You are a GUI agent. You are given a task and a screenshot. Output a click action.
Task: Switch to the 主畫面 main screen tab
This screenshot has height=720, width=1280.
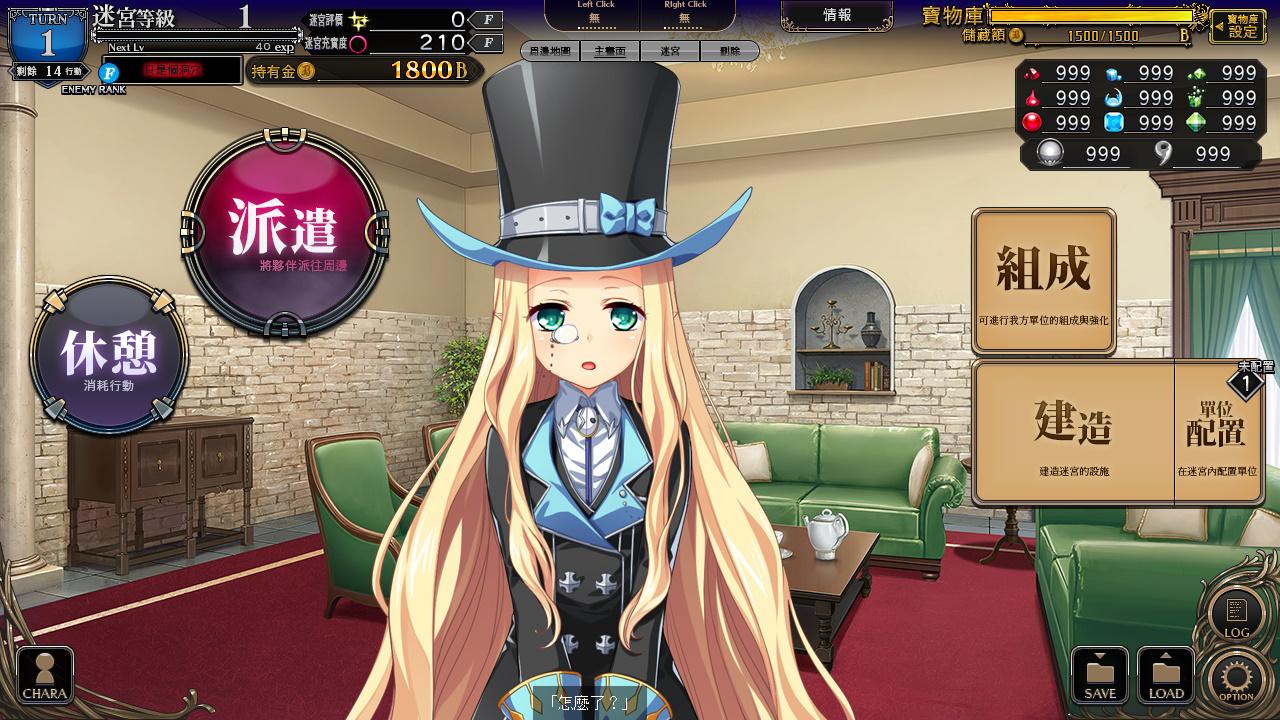coord(610,51)
